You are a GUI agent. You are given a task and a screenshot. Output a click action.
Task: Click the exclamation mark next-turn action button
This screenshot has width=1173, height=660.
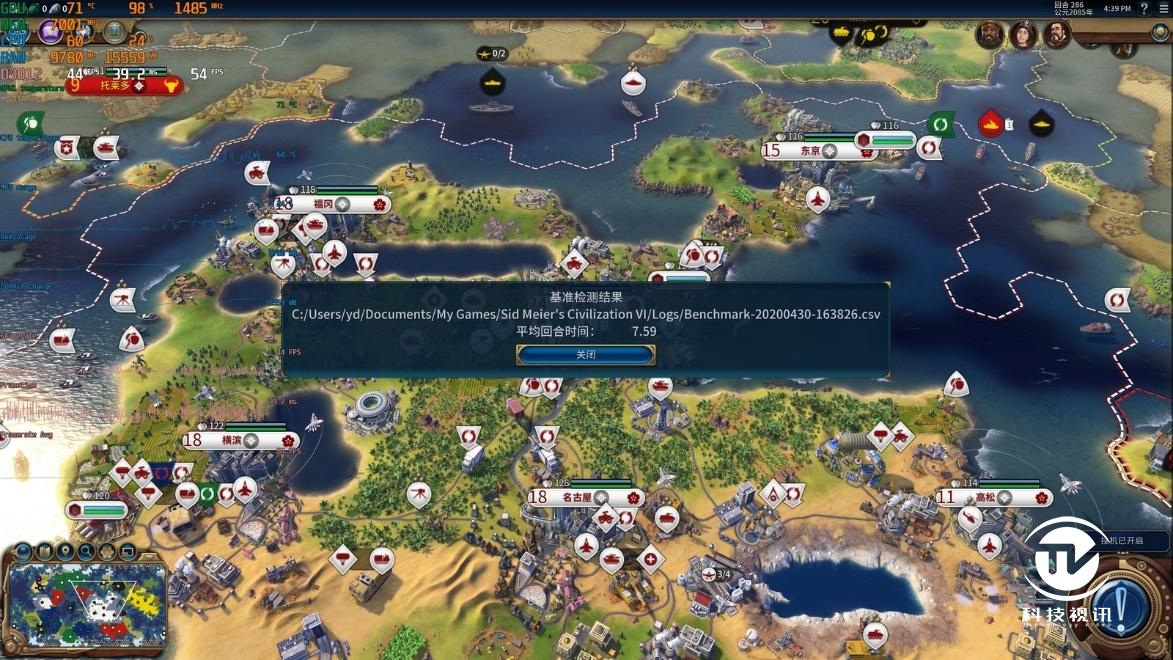click(x=1121, y=607)
